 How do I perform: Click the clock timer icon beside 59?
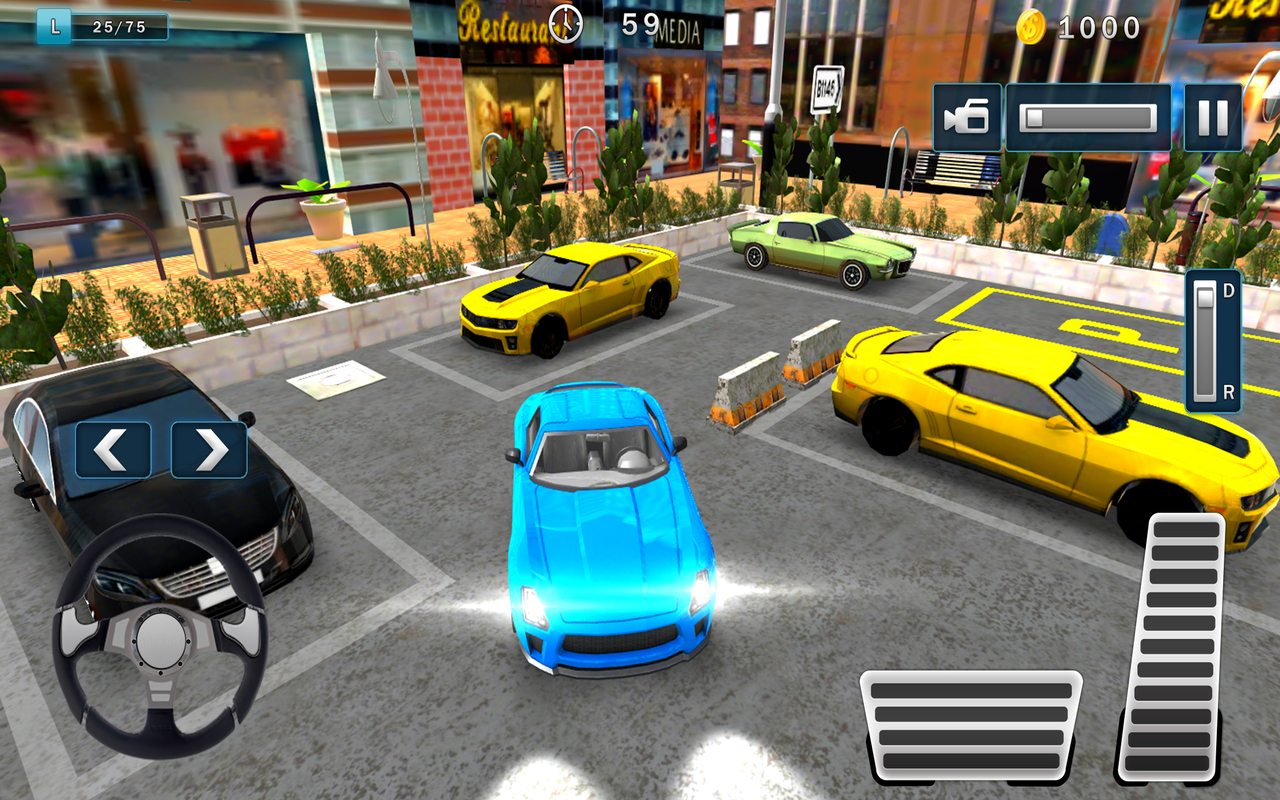click(x=565, y=22)
